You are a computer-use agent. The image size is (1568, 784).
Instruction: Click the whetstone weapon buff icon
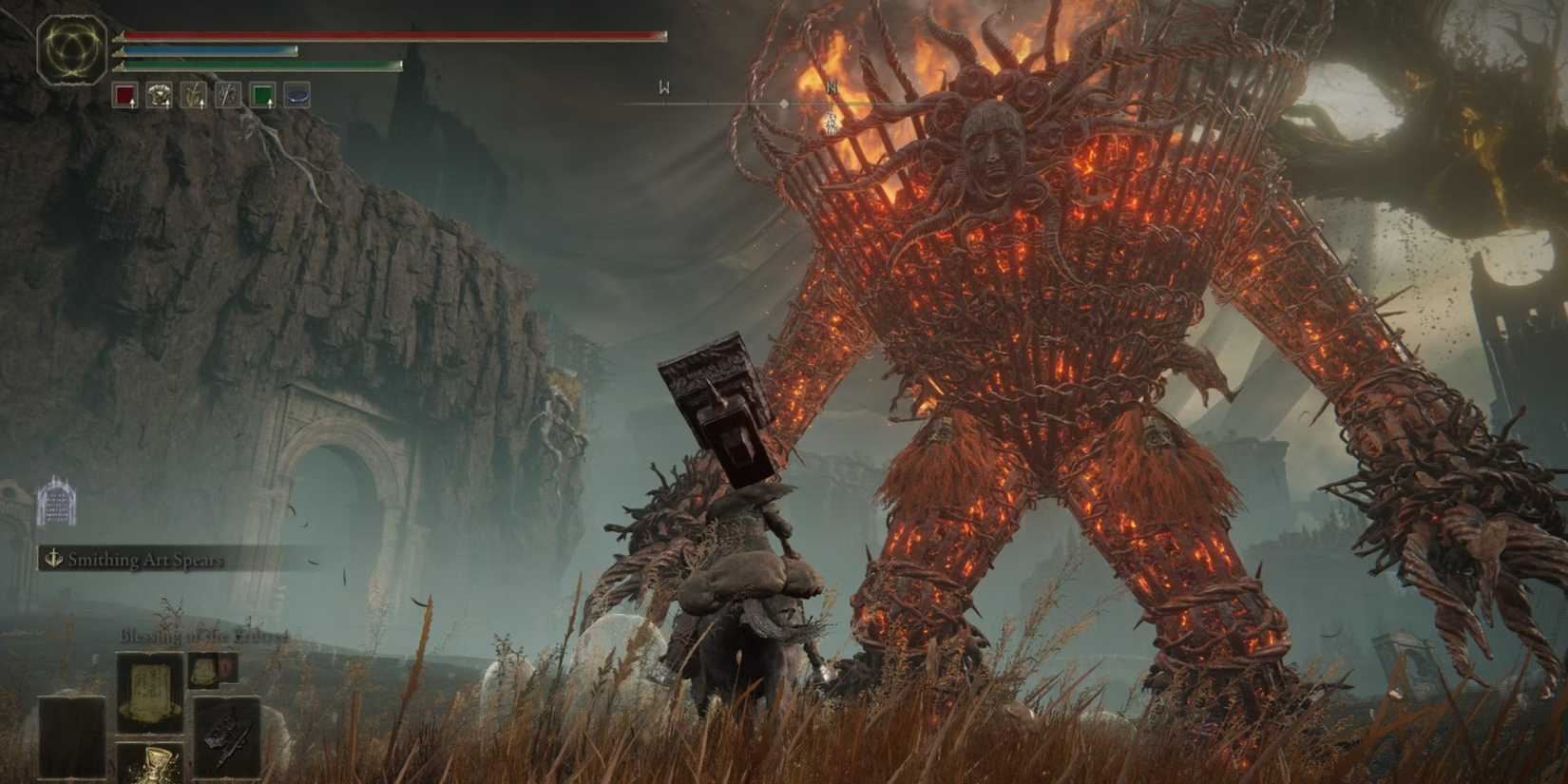click(227, 92)
